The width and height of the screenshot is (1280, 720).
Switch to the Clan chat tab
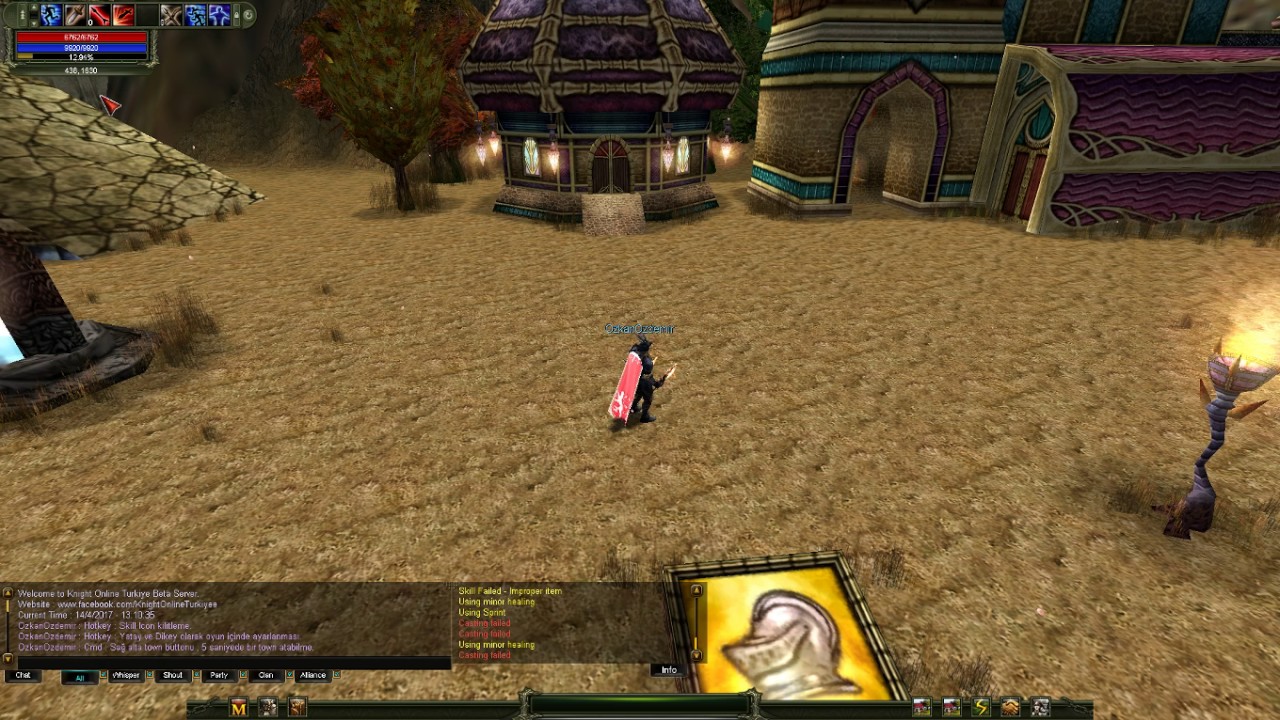(266, 675)
